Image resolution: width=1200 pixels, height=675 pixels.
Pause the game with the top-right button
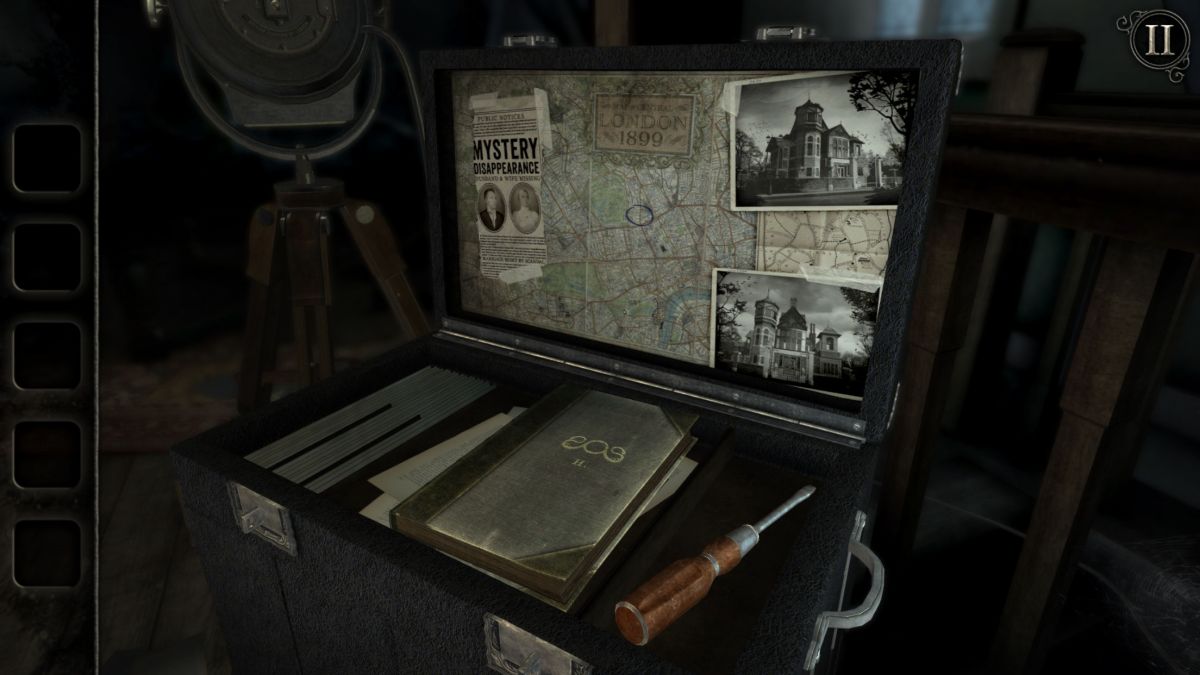tap(1159, 40)
